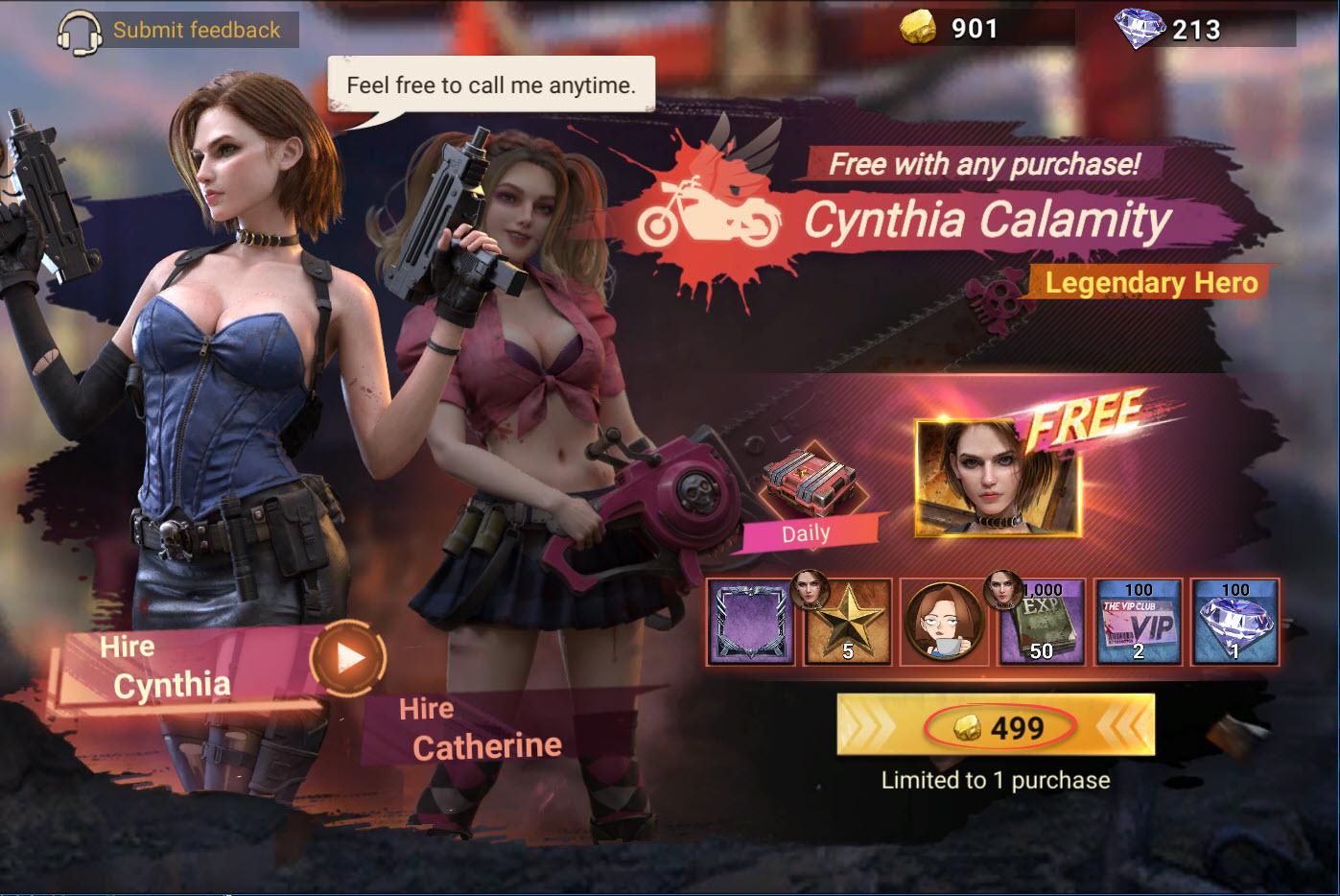The width and height of the screenshot is (1340, 896).
Task: Tap the gold nugget currency counter
Action: pos(952,29)
